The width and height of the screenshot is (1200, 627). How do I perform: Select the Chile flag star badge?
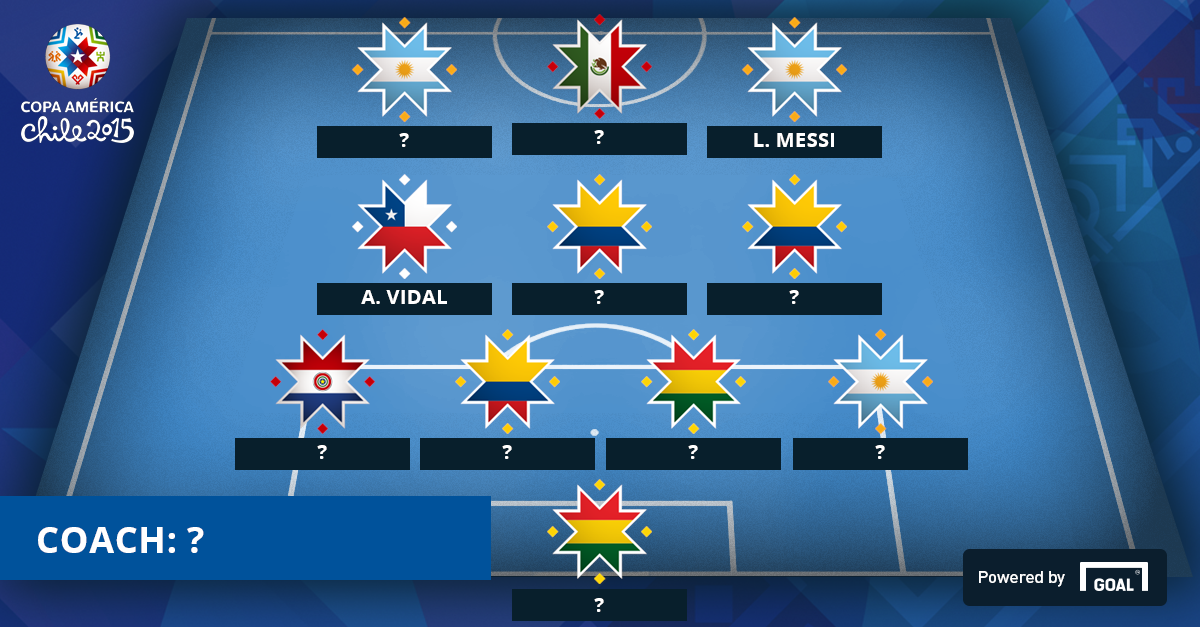pos(404,226)
